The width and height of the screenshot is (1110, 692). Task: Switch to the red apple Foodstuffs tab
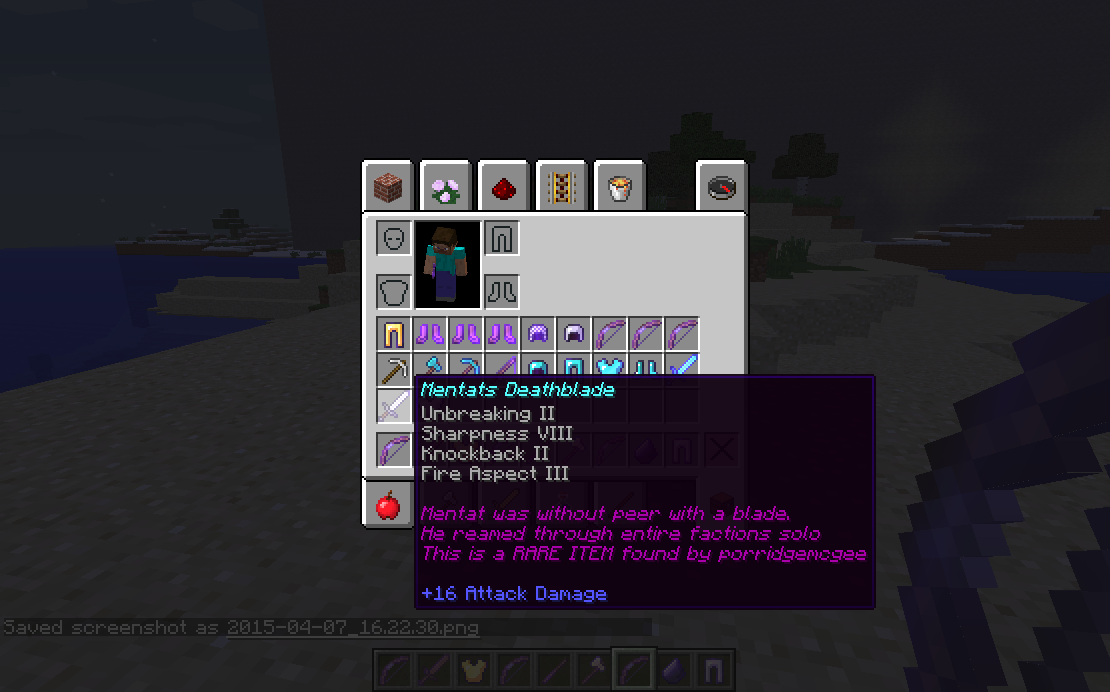387,506
